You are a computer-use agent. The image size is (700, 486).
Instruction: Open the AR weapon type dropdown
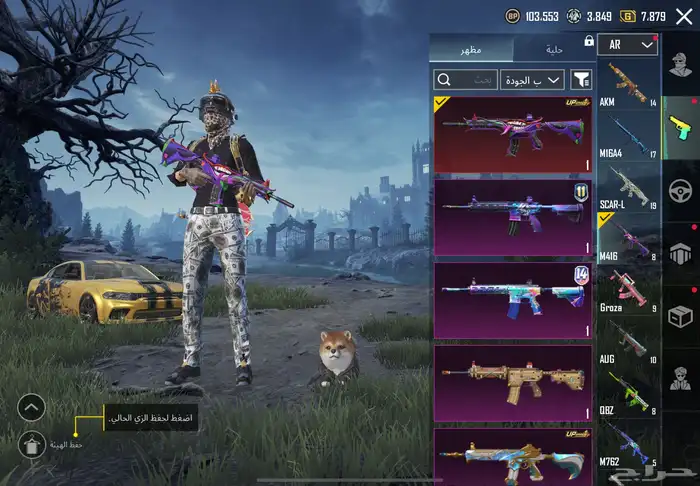click(x=628, y=45)
